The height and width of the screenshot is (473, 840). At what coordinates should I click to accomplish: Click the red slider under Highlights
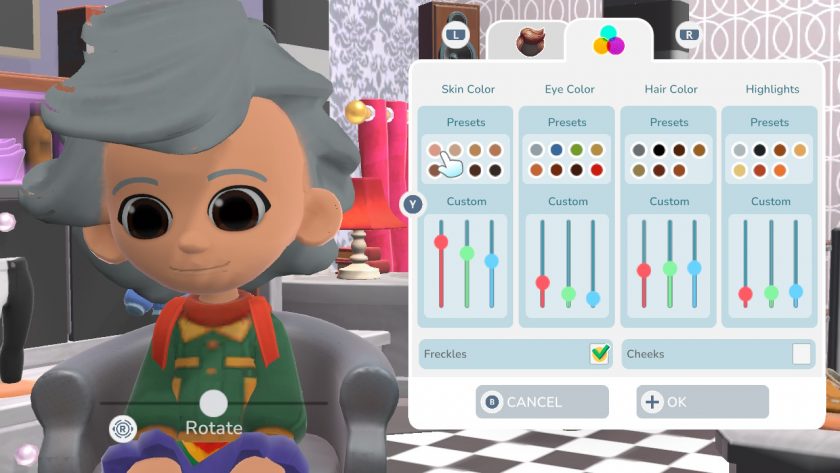[x=745, y=294]
